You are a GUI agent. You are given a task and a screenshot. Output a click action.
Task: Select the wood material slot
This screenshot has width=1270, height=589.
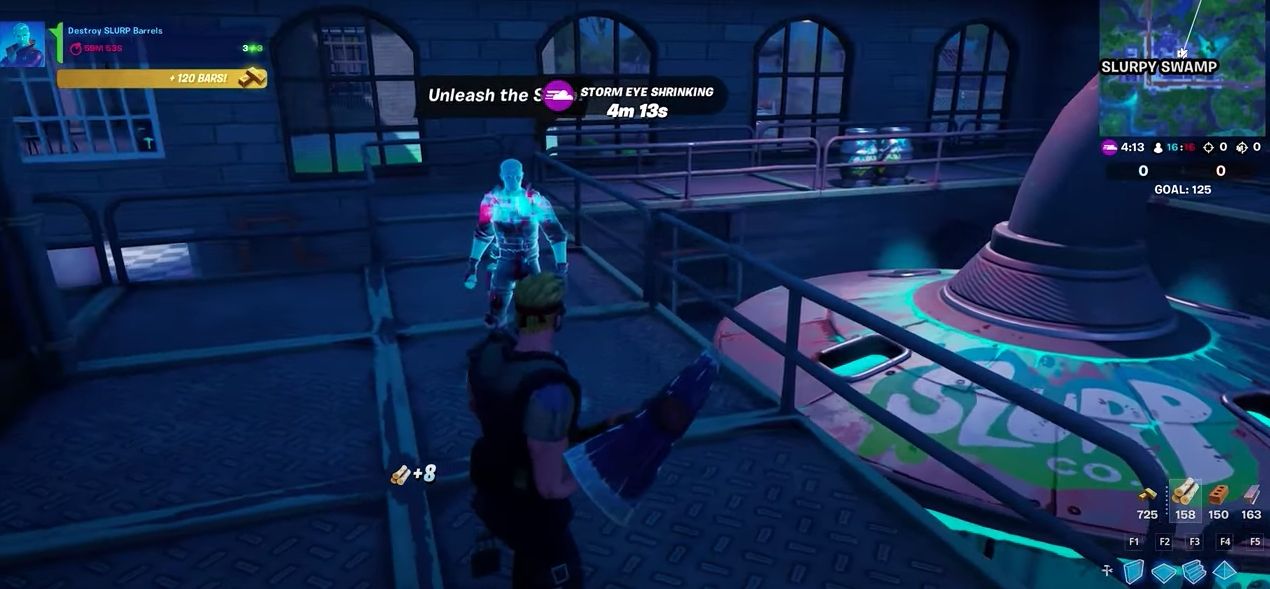coord(1185,494)
